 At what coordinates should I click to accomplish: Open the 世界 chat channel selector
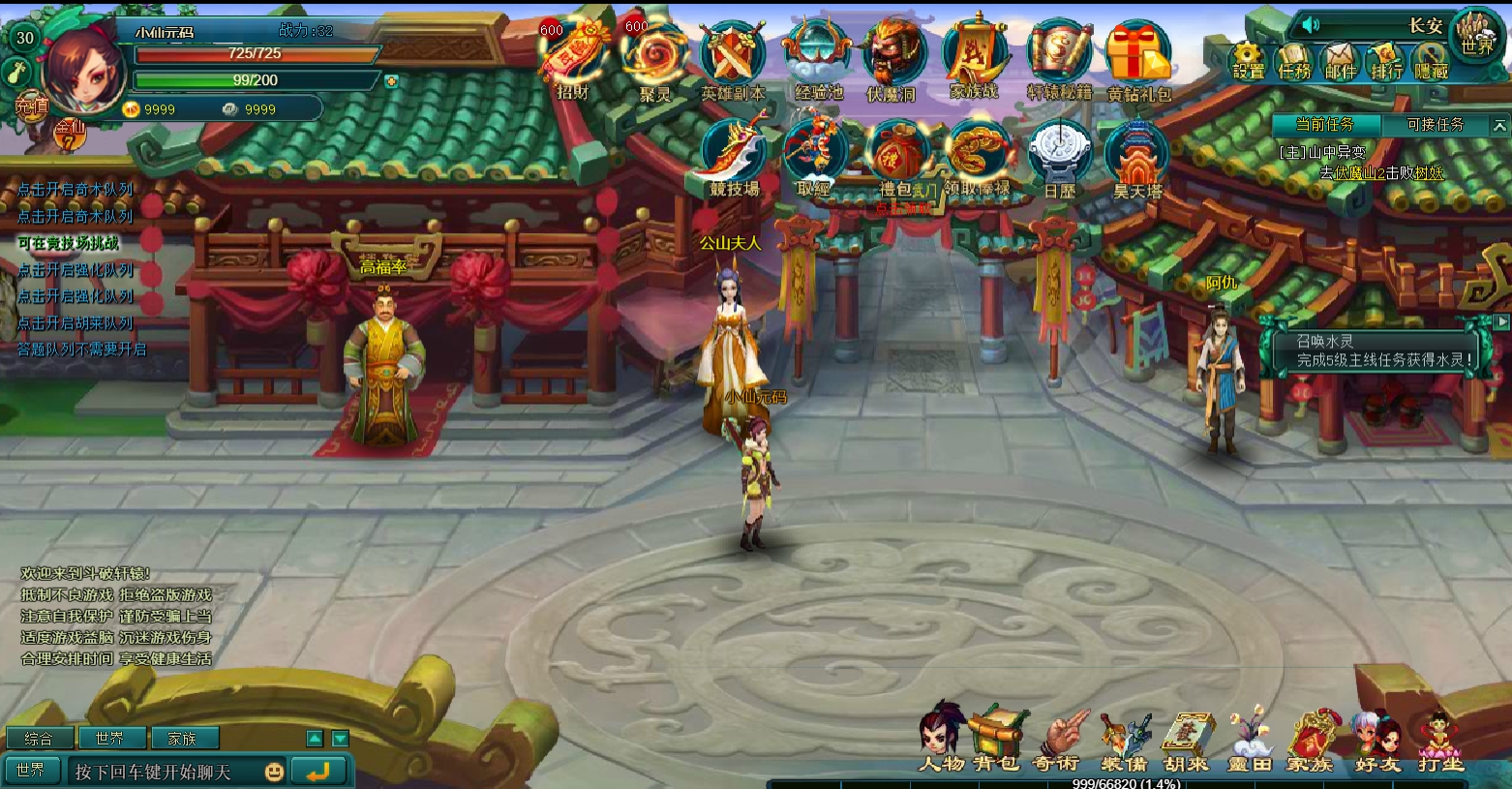coord(32,770)
